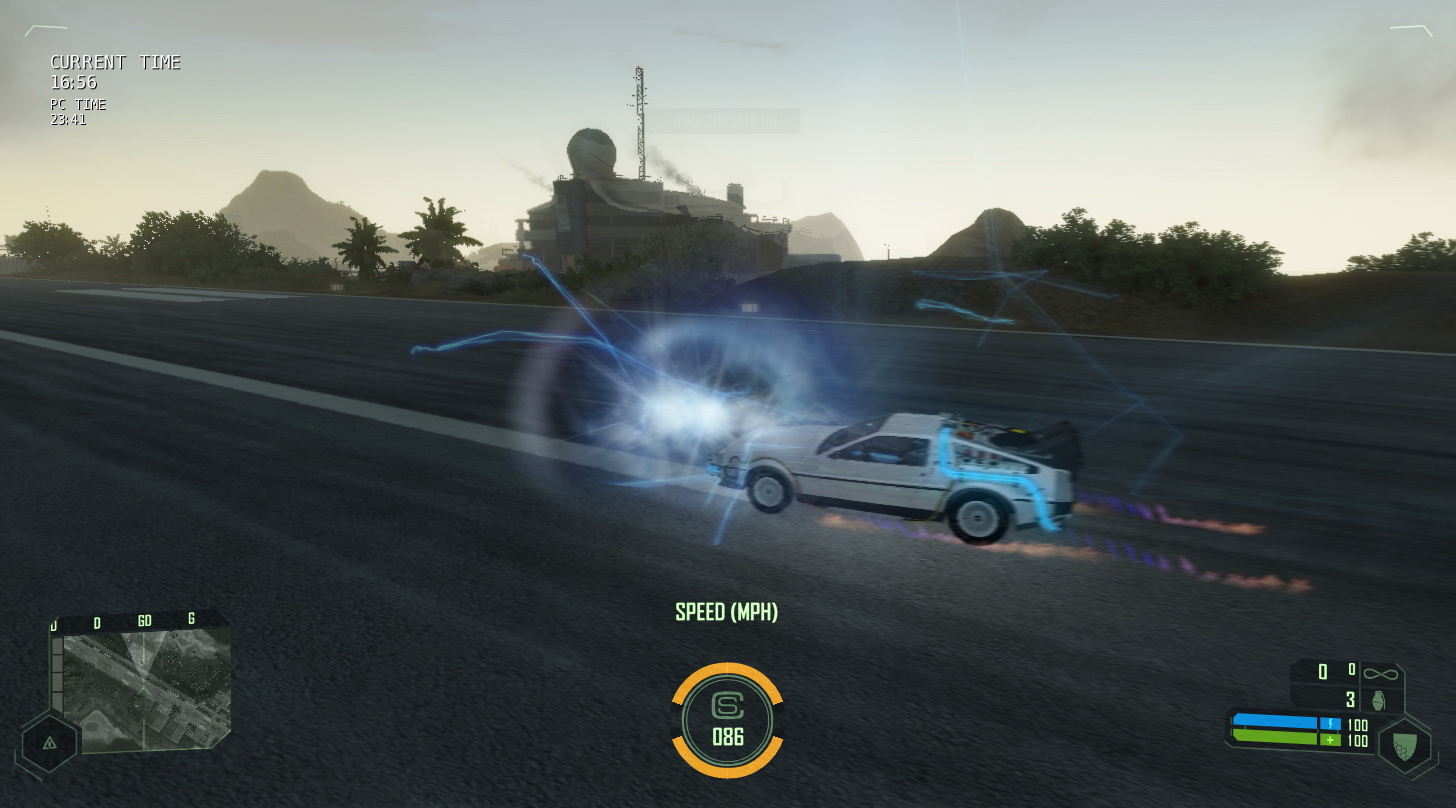This screenshot has width=1456, height=808.
Task: Click the circular speedometer emblem
Action: [x=727, y=720]
